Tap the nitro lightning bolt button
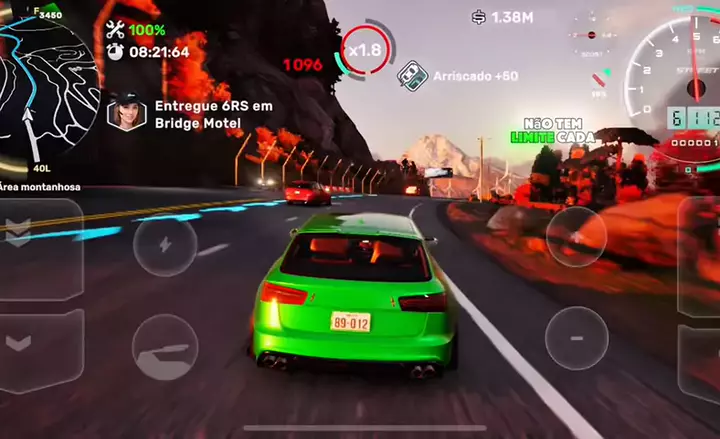 [165, 246]
